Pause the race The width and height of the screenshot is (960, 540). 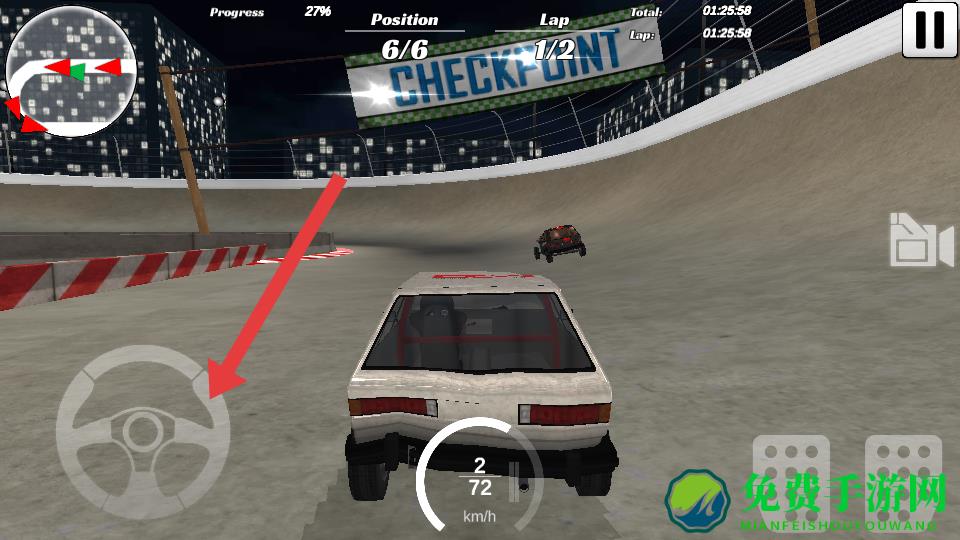(x=929, y=29)
